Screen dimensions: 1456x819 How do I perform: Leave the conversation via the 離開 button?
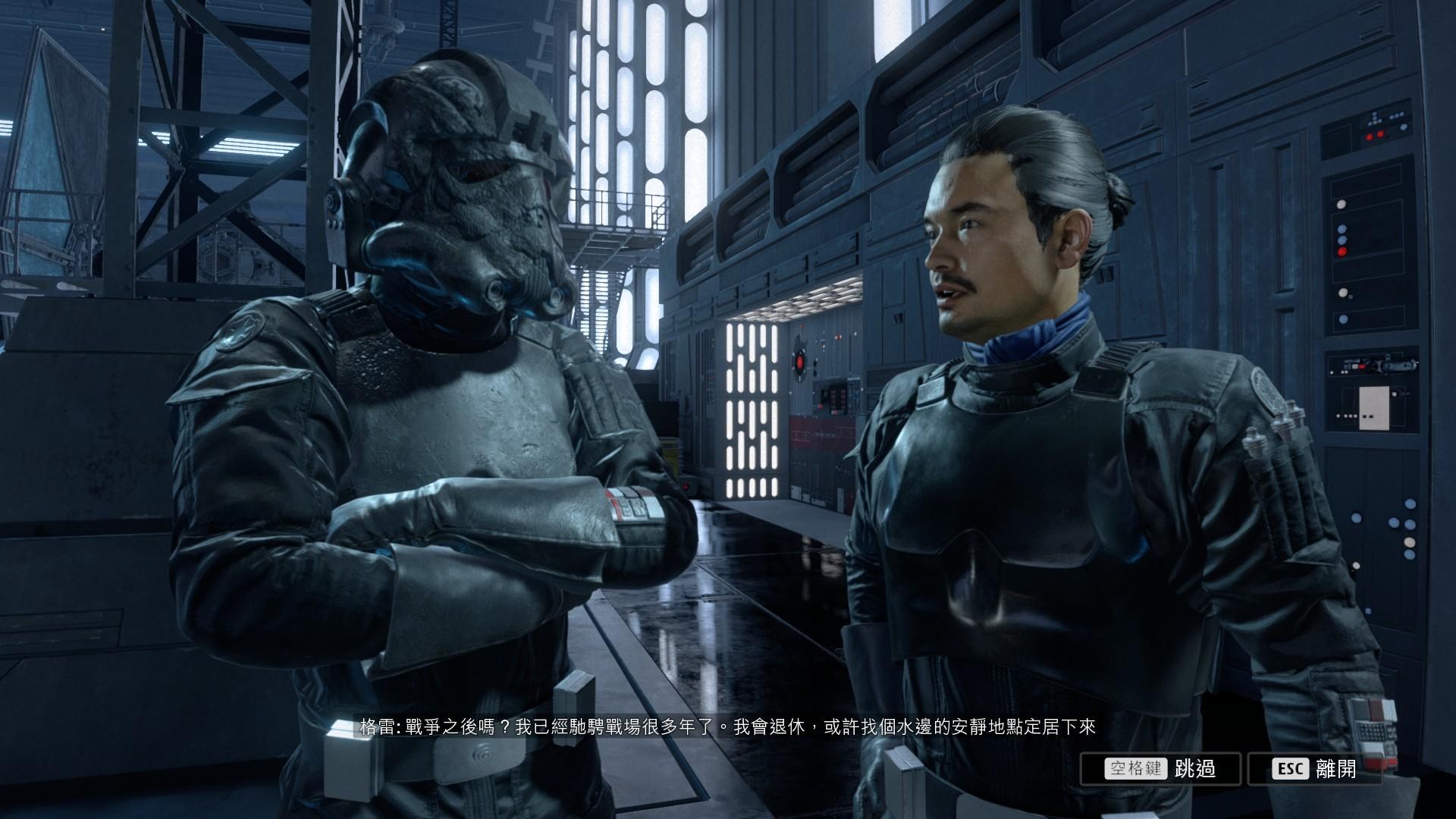pyautogui.click(x=1313, y=768)
